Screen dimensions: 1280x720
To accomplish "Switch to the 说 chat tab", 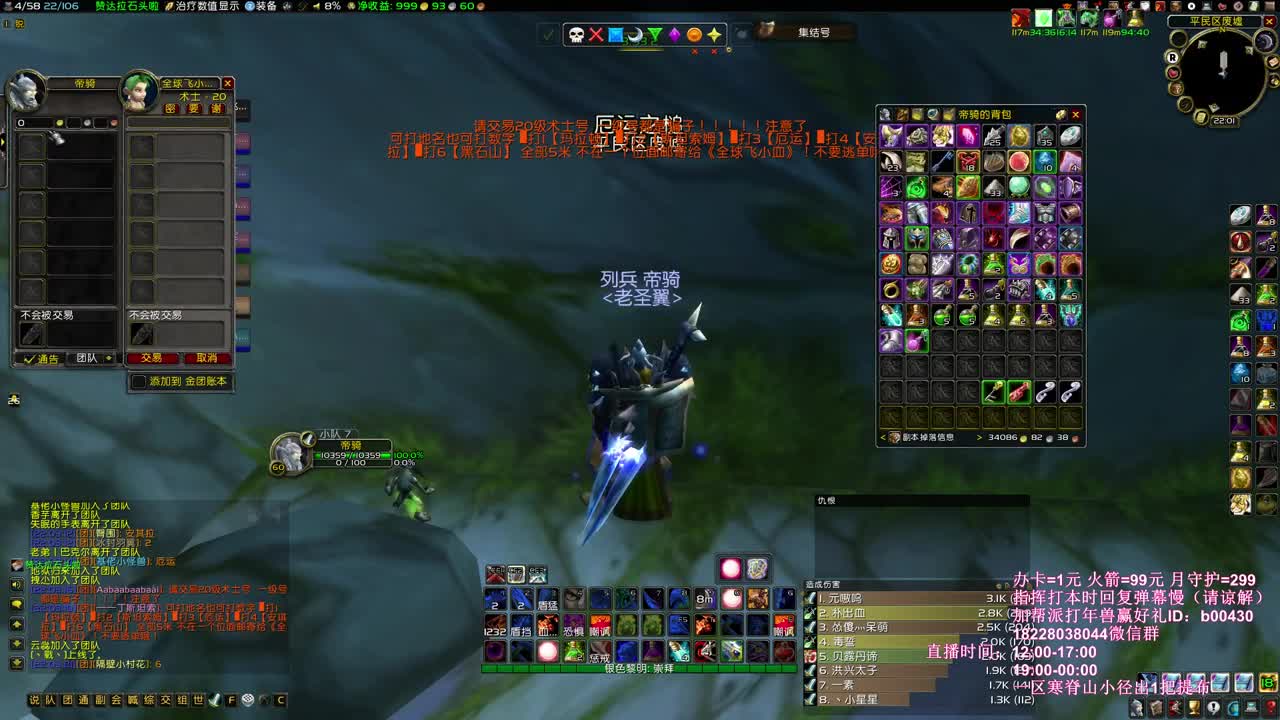I will pyautogui.click(x=34, y=699).
